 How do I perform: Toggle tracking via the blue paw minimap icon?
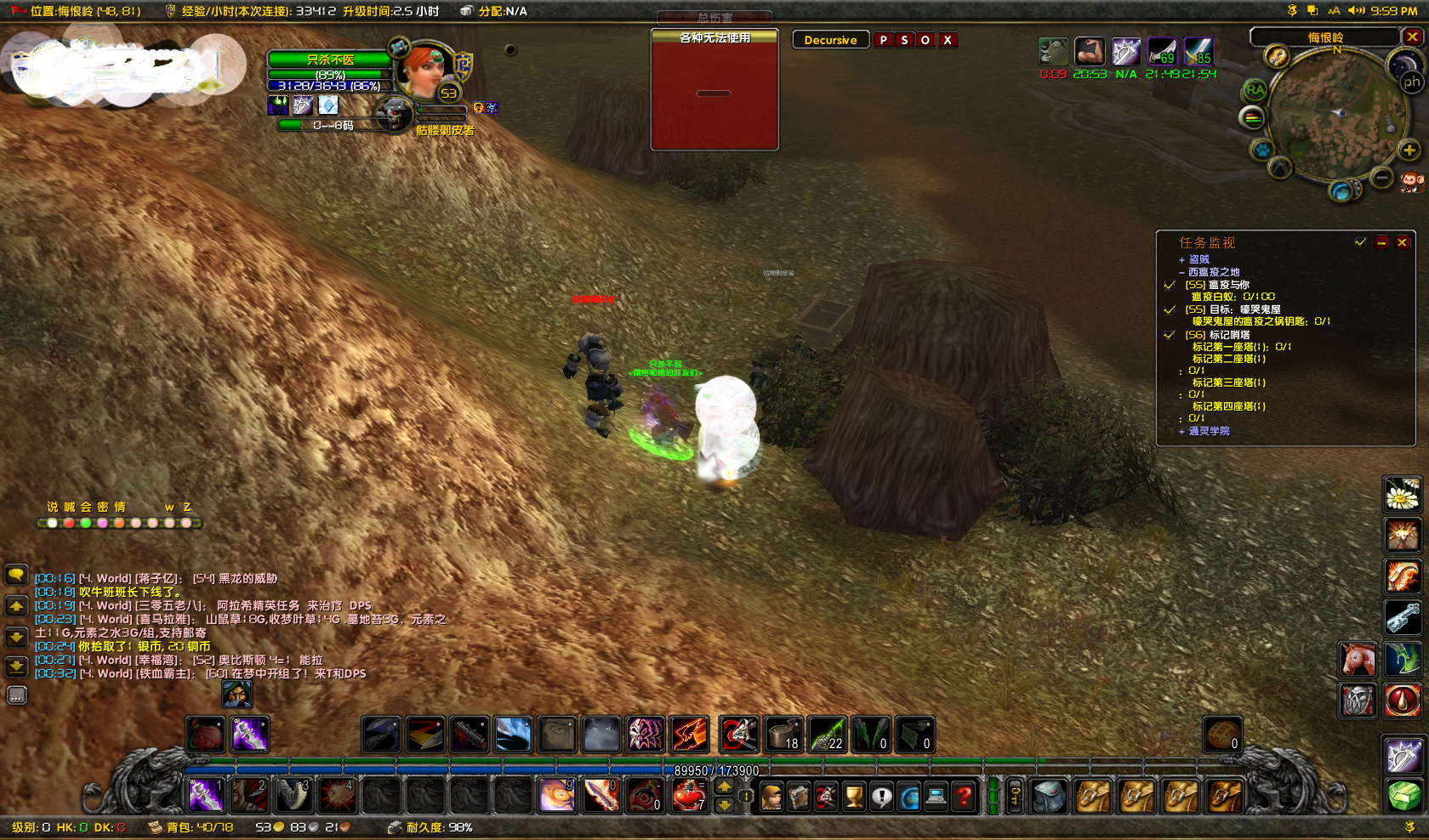coord(1262,149)
